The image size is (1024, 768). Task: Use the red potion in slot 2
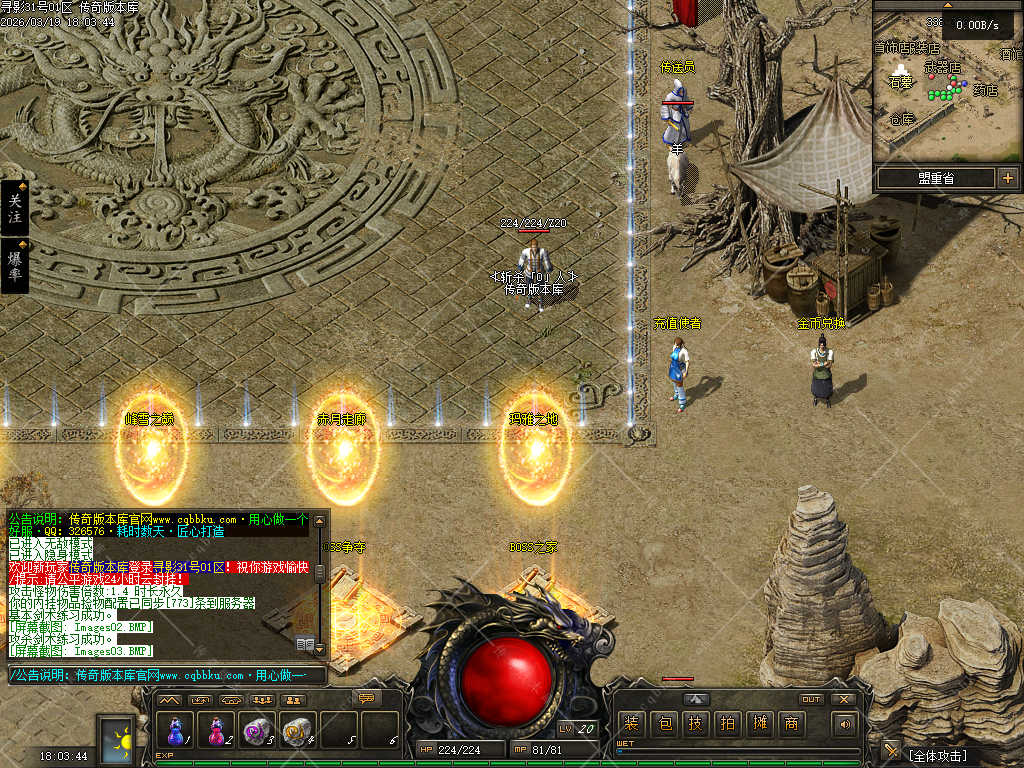[x=218, y=730]
